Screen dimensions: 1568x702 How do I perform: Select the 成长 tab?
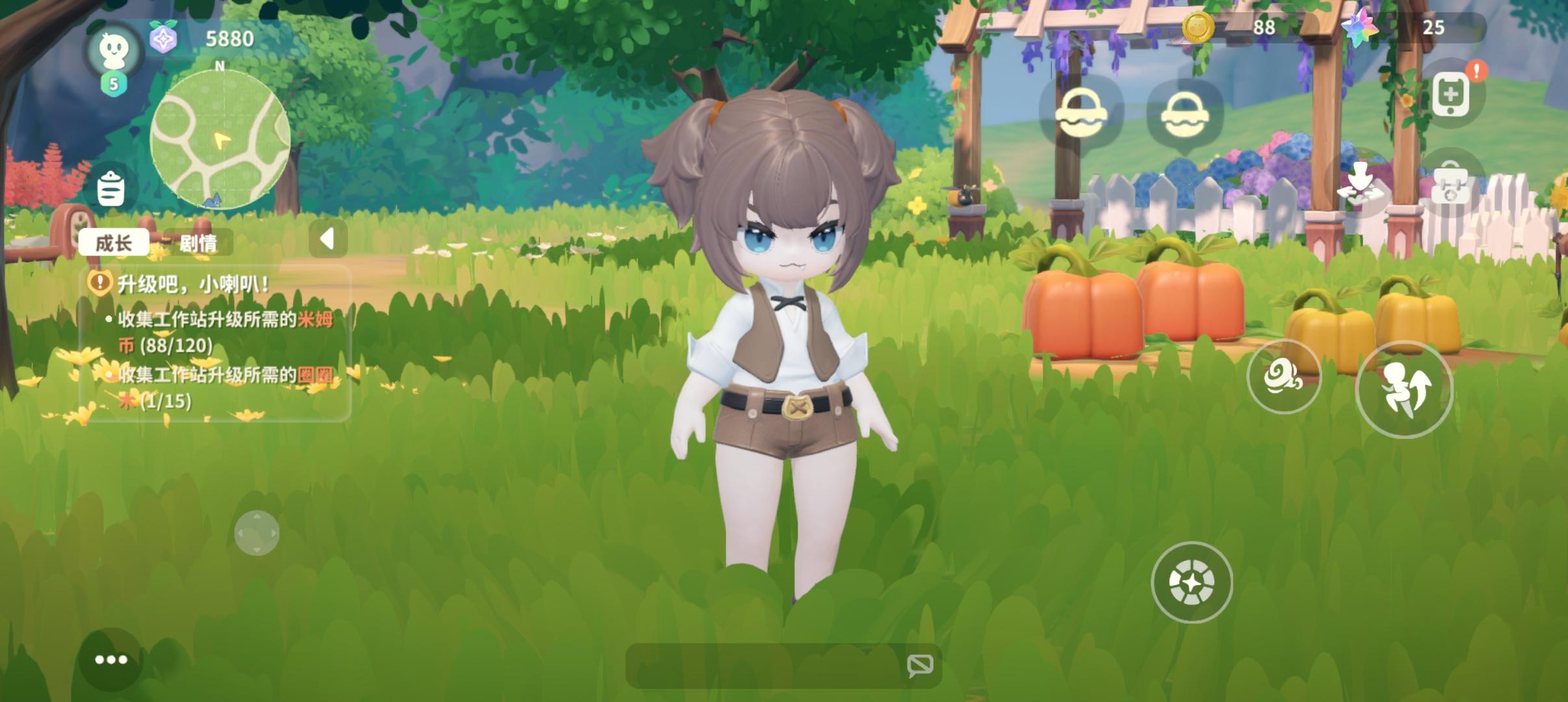[x=114, y=243]
